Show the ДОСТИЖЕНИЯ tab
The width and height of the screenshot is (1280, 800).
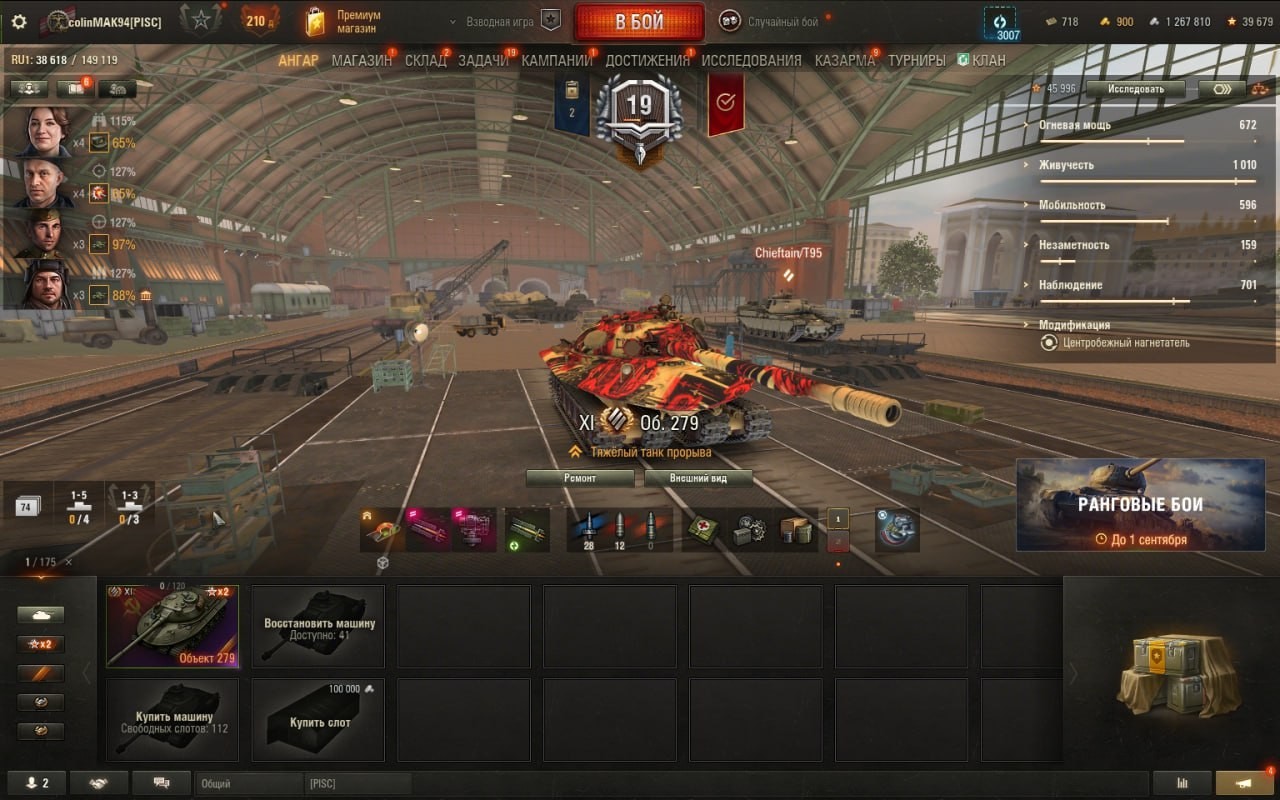click(x=647, y=60)
